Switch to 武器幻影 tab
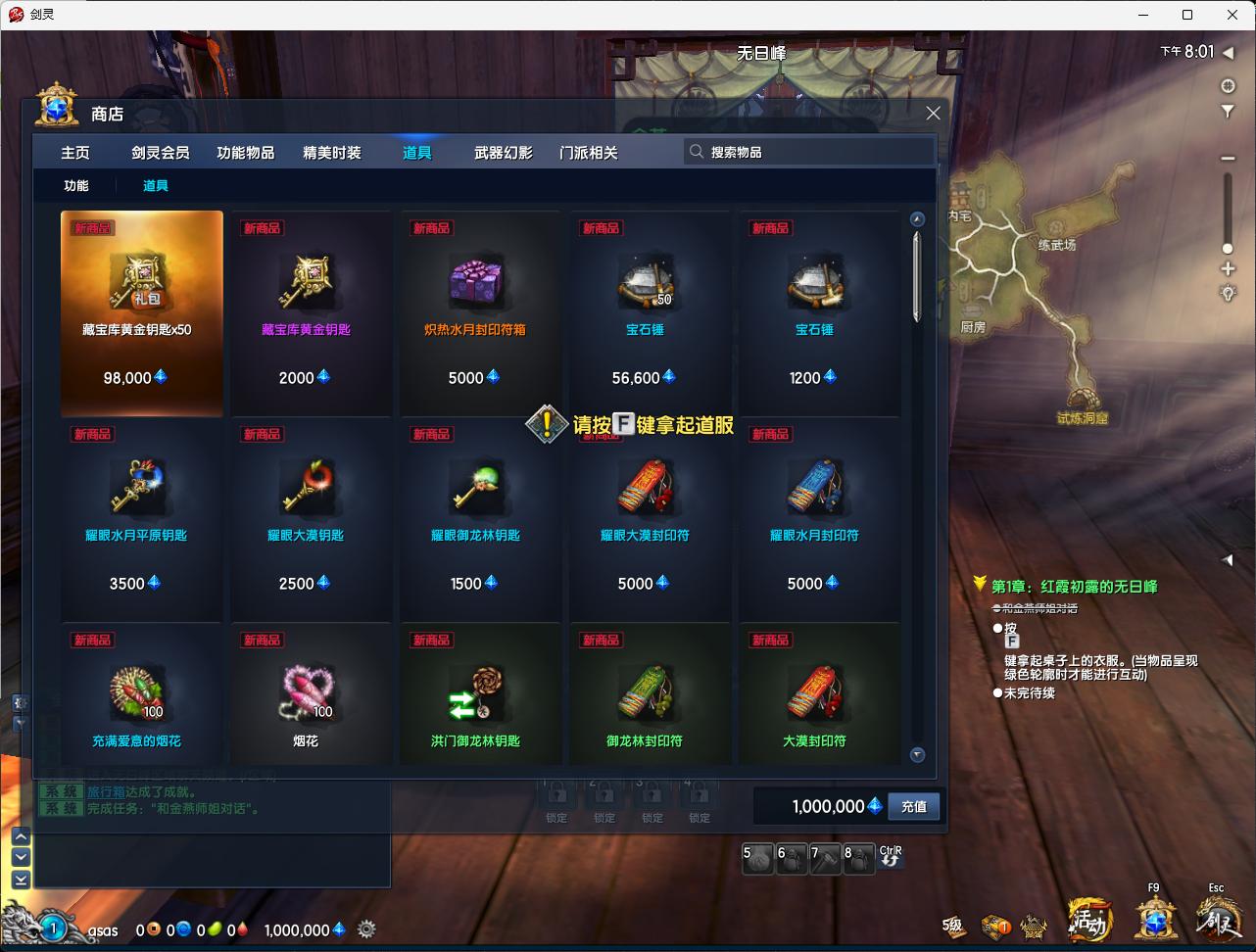Screen dimensions: 1256x952 (x=504, y=153)
